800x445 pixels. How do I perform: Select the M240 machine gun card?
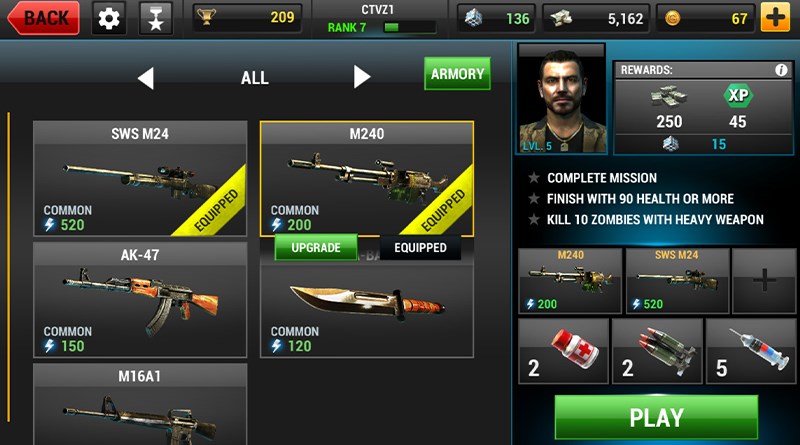tap(366, 180)
